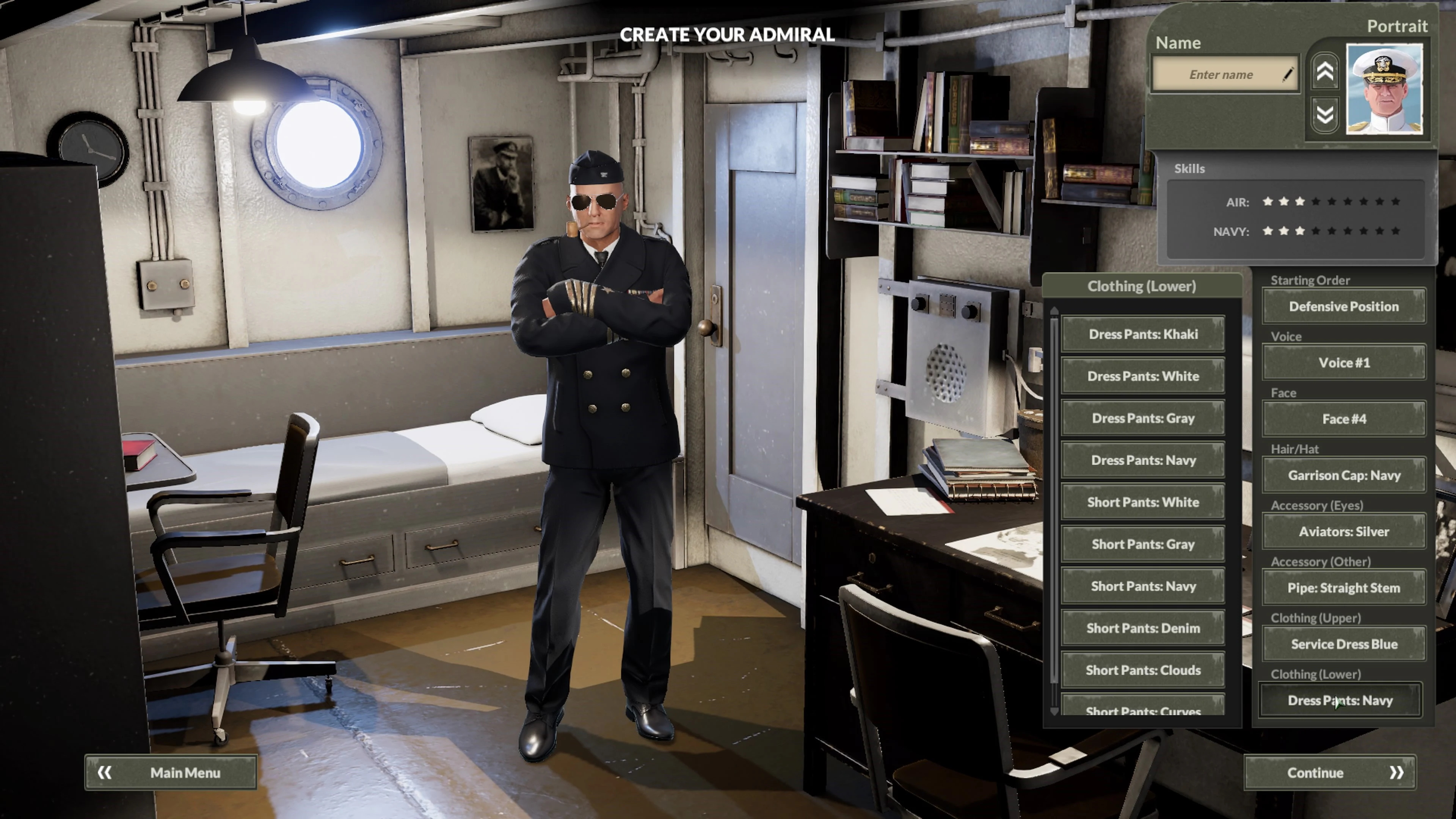Open the Voice #1 selector
1456x819 pixels.
1344,362
